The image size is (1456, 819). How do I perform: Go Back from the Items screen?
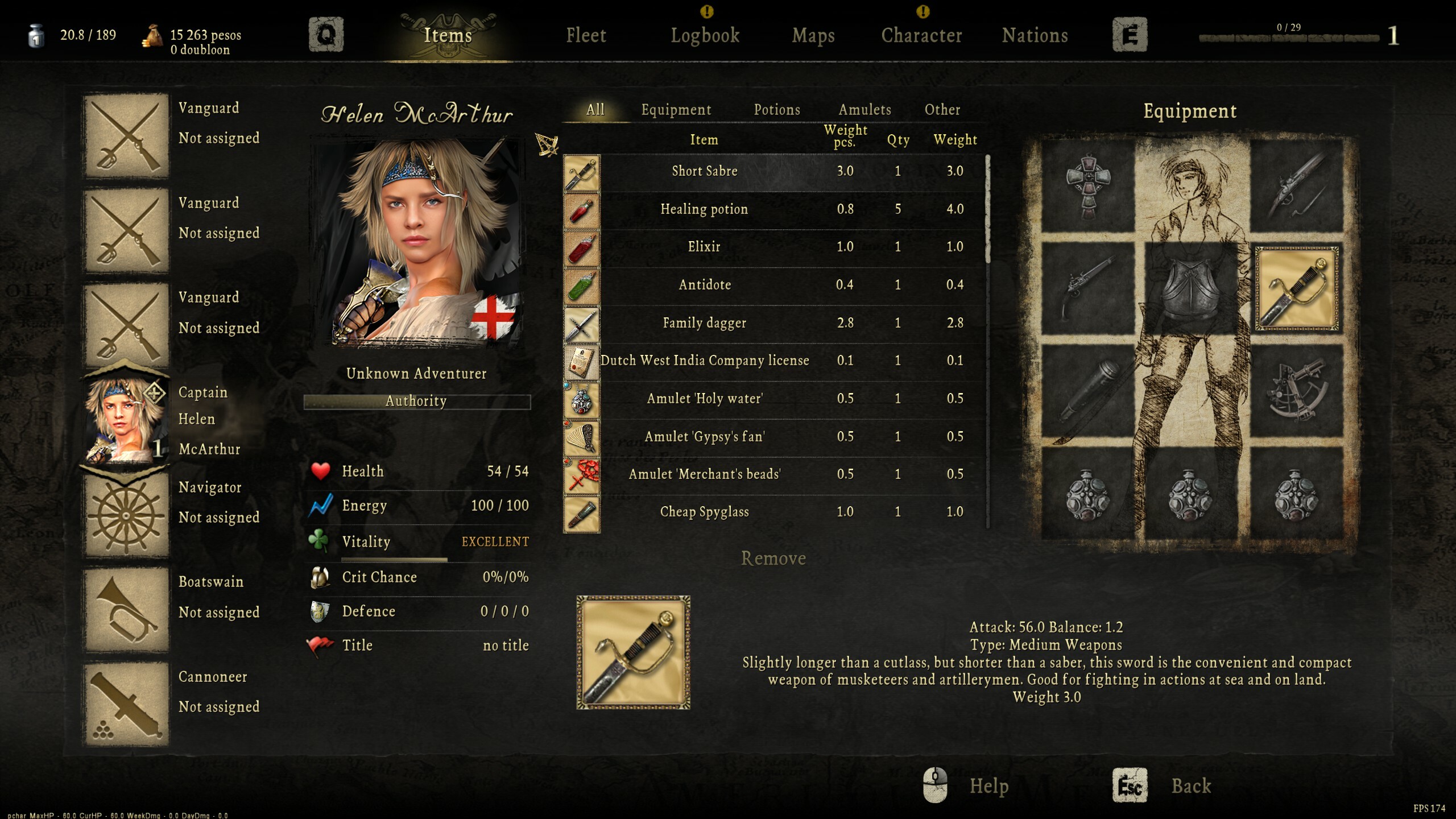pyautogui.click(x=1190, y=786)
